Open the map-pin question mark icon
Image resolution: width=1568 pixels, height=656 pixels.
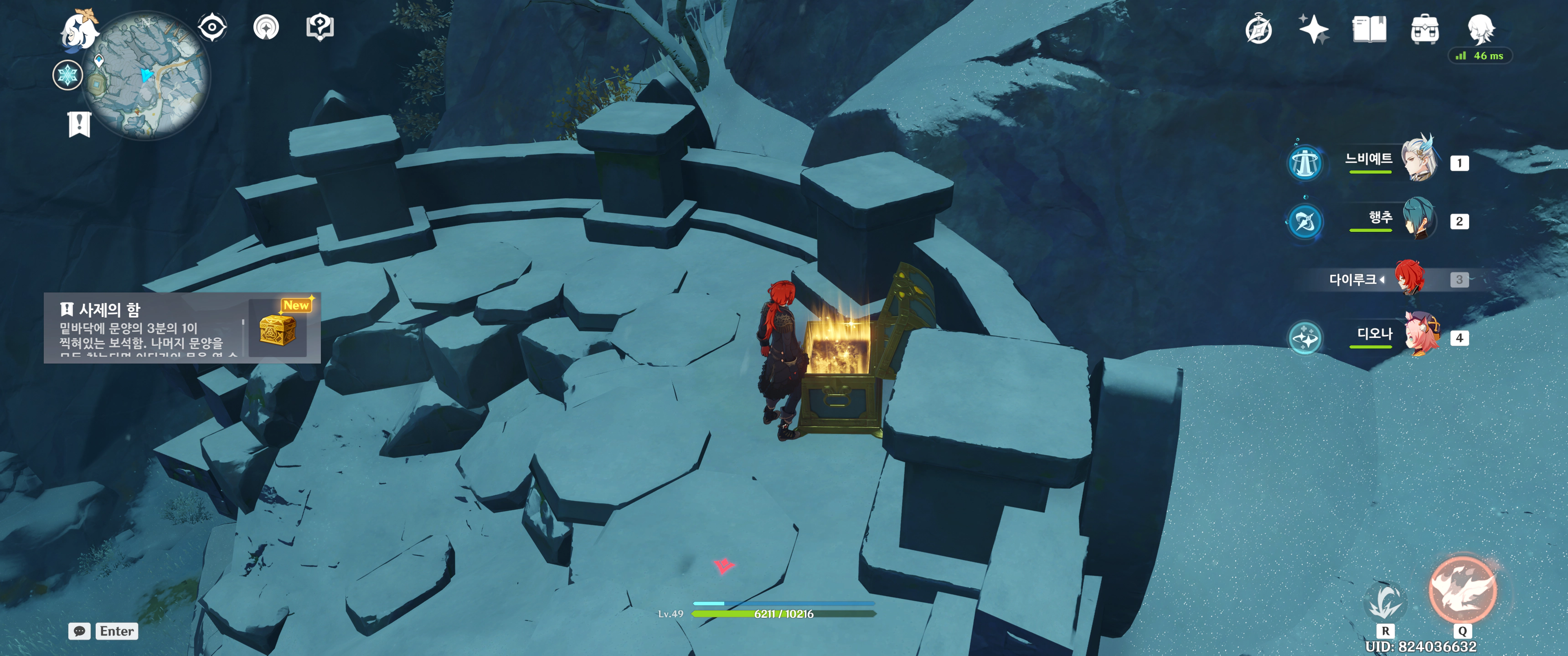320,27
